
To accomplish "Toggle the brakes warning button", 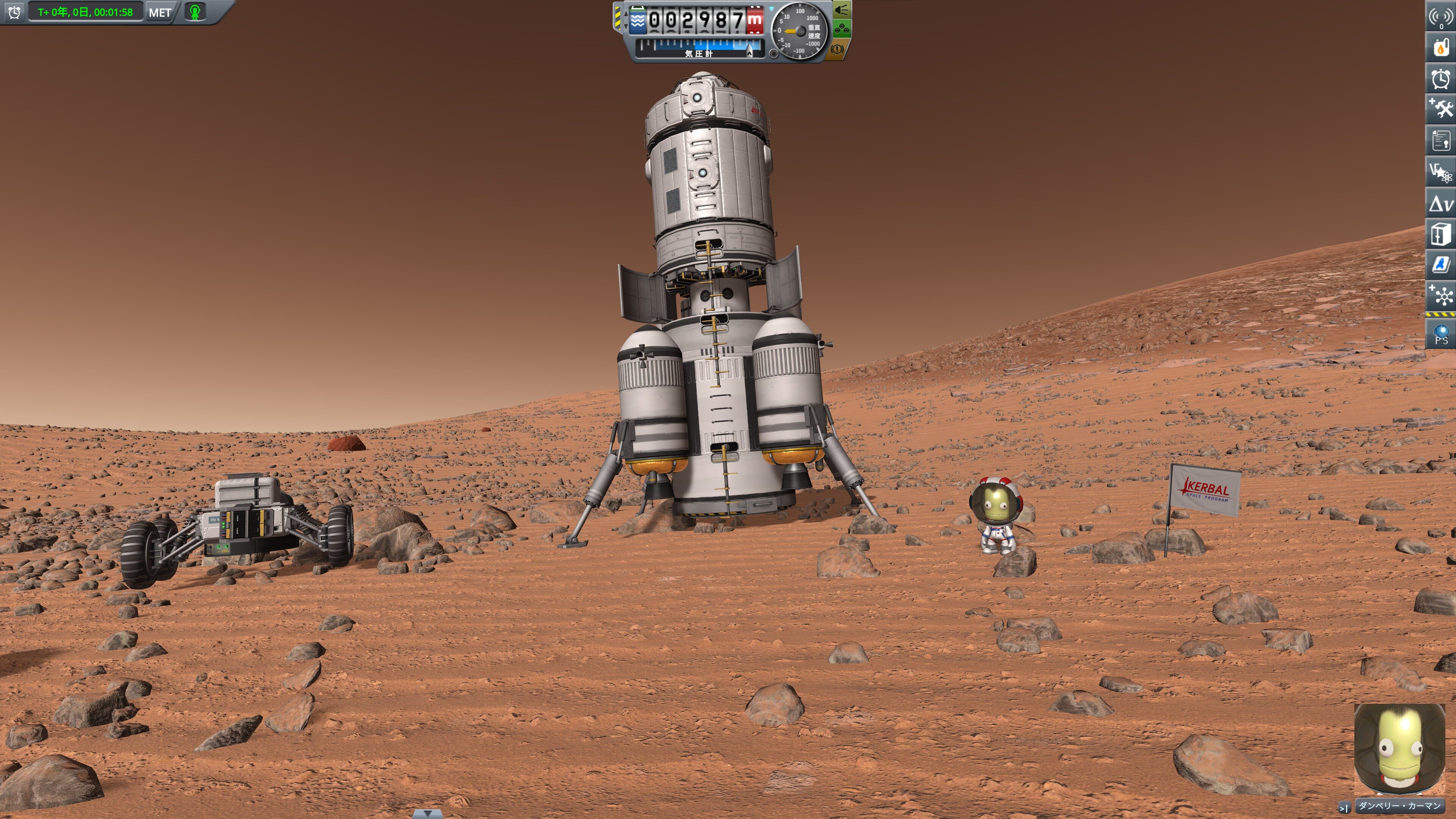I will (x=837, y=49).
